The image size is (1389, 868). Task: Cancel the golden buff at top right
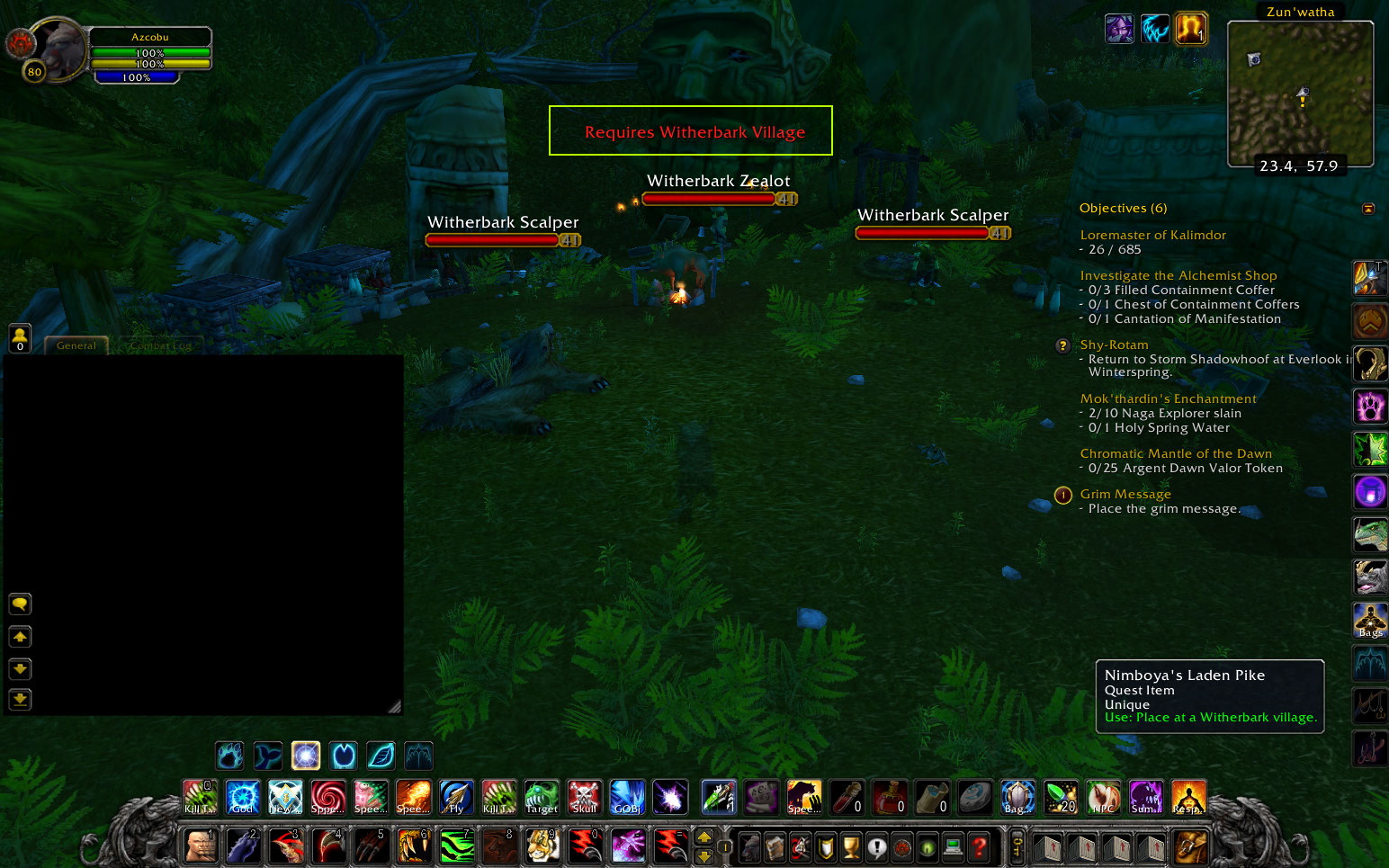[1189, 29]
